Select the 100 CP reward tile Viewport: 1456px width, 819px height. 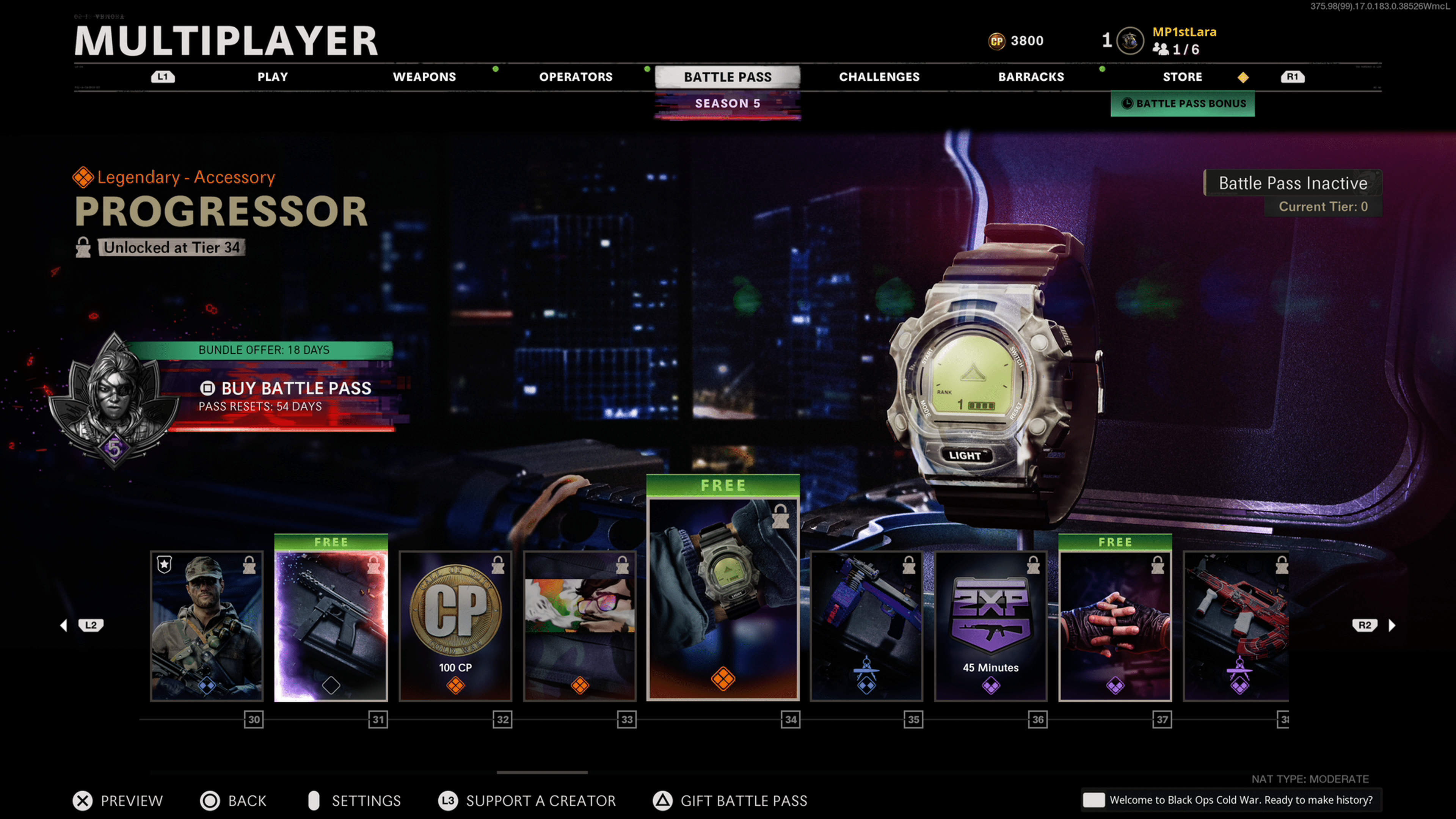click(x=455, y=626)
